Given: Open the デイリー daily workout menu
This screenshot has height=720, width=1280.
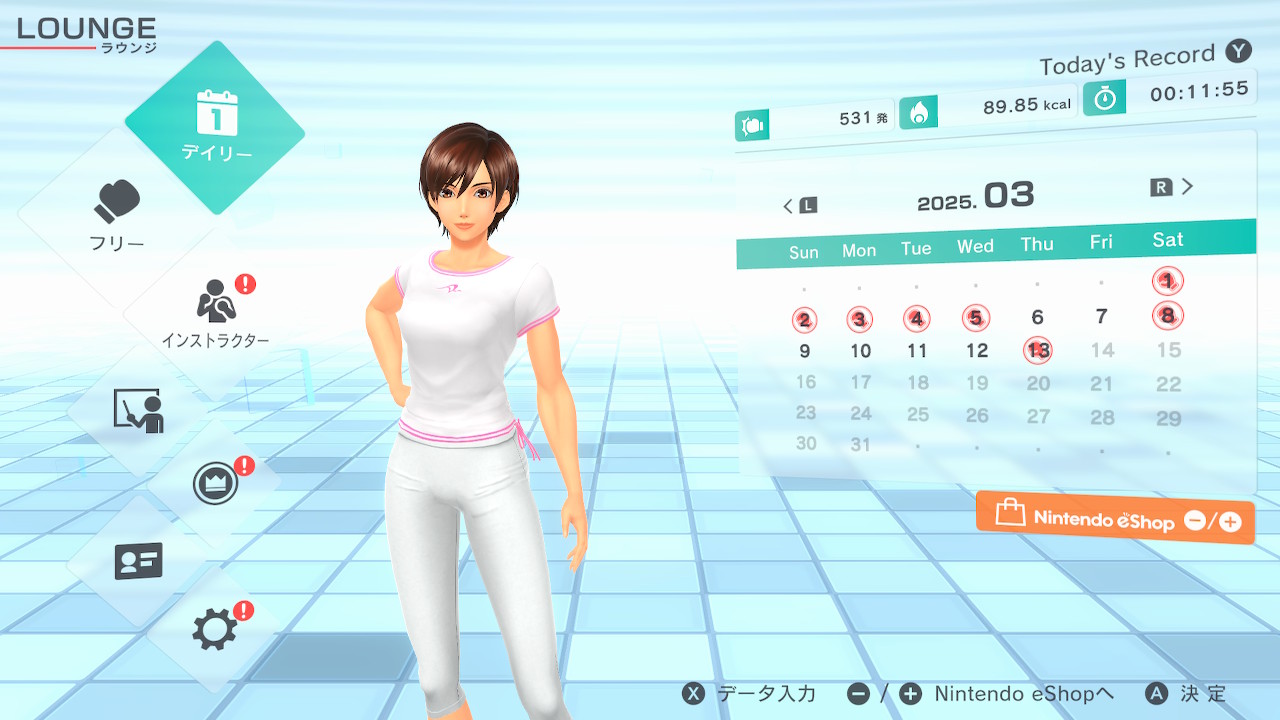Looking at the screenshot, I should [x=215, y=127].
